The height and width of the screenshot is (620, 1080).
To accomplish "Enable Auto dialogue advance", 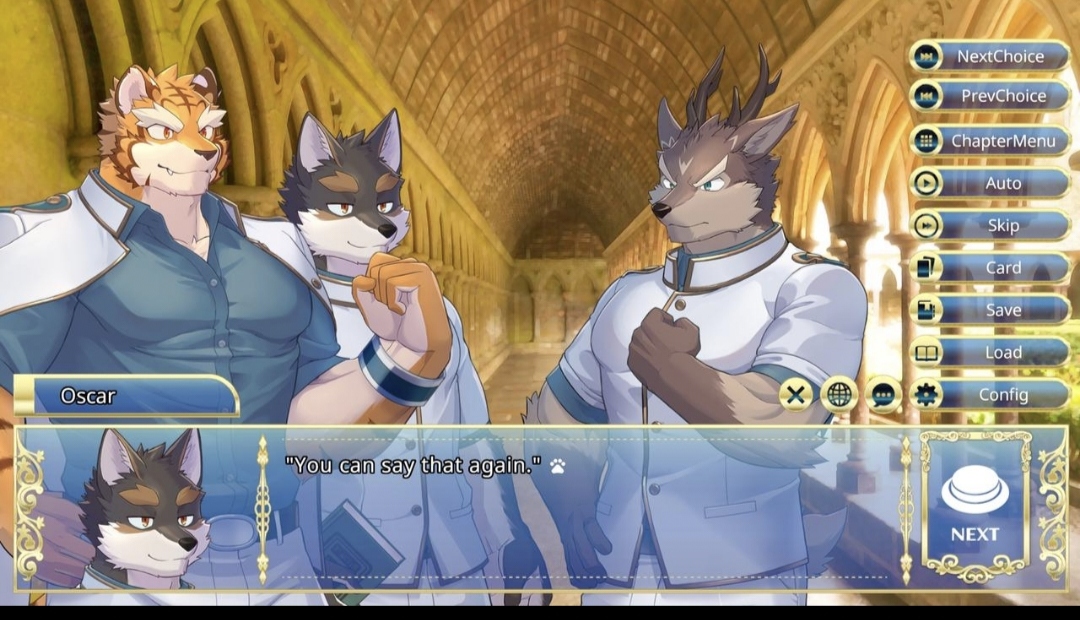I will pos(990,183).
